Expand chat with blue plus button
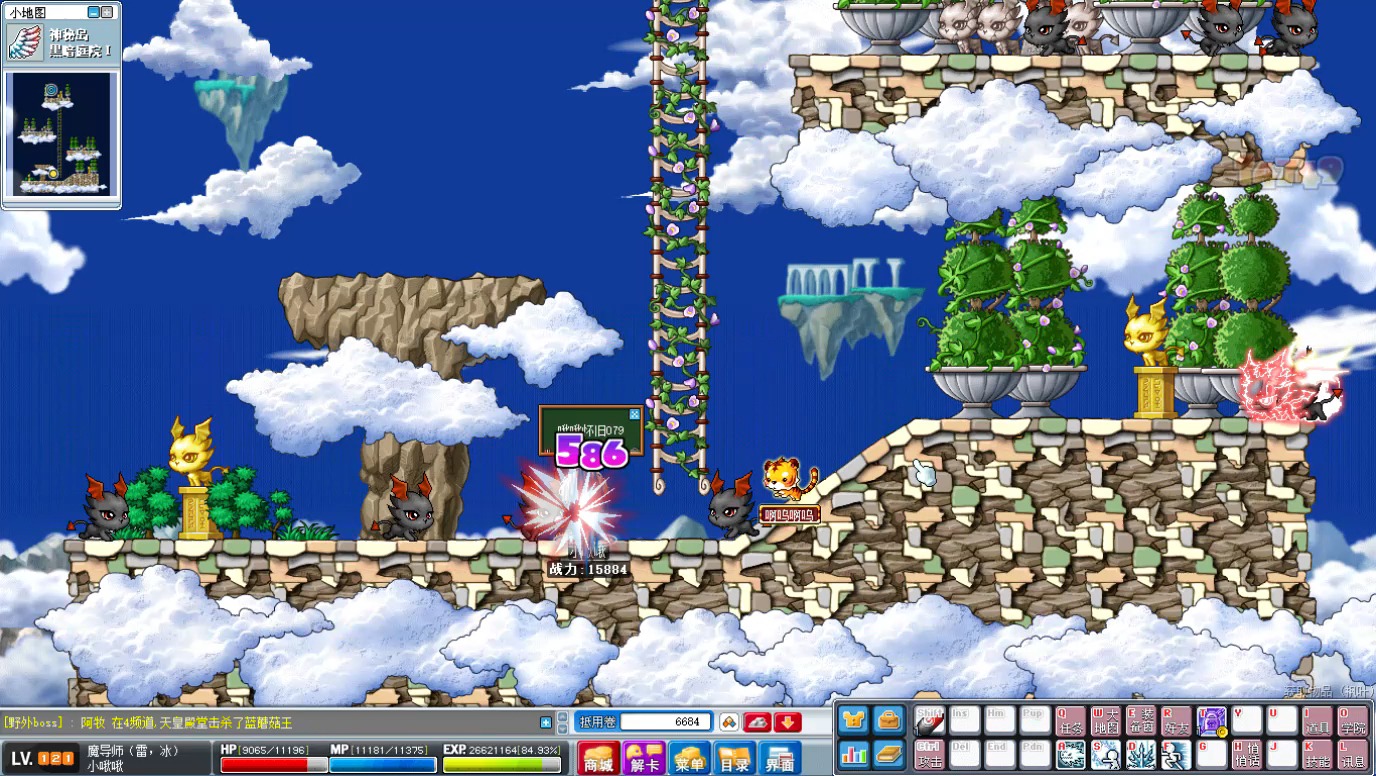Screen dimensions: 1376x776 tap(546, 722)
